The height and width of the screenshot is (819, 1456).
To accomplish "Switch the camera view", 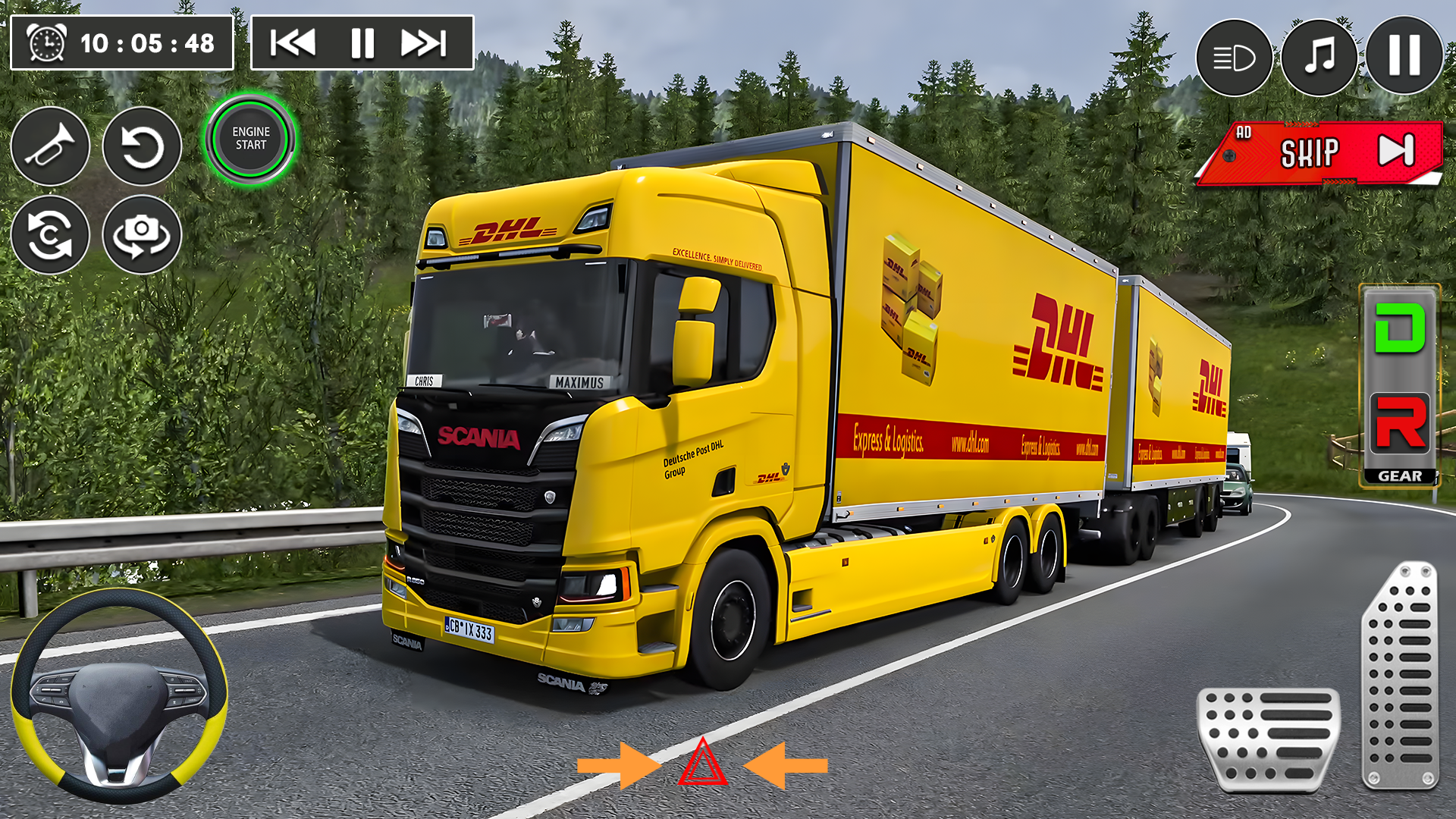I will (50, 235).
